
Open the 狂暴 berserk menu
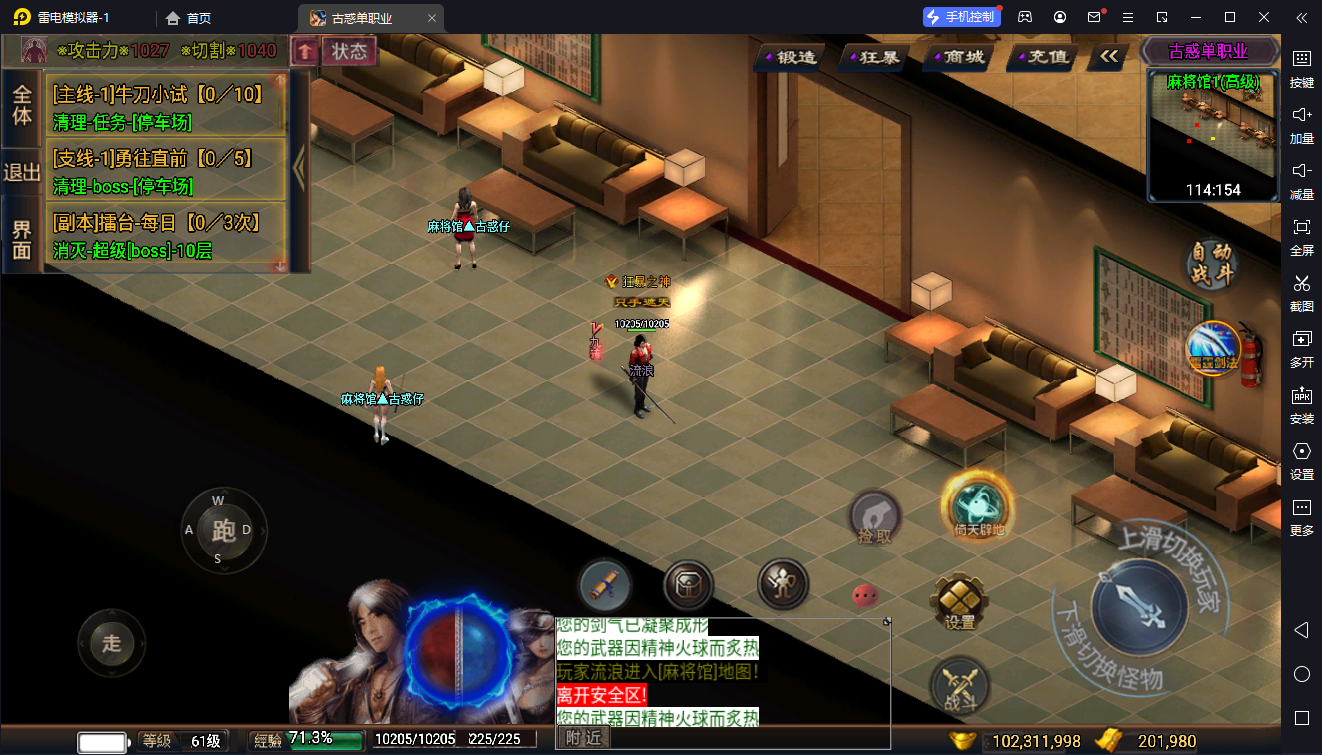pos(875,57)
